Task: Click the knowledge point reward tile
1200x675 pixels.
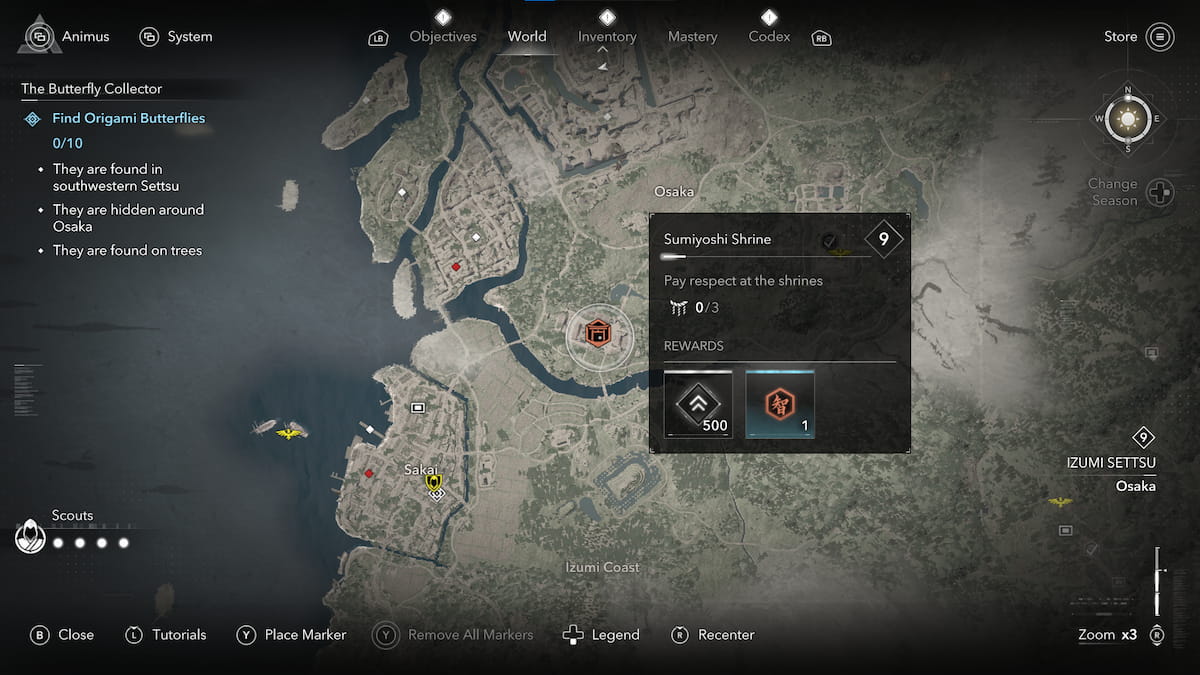Action: [x=780, y=404]
